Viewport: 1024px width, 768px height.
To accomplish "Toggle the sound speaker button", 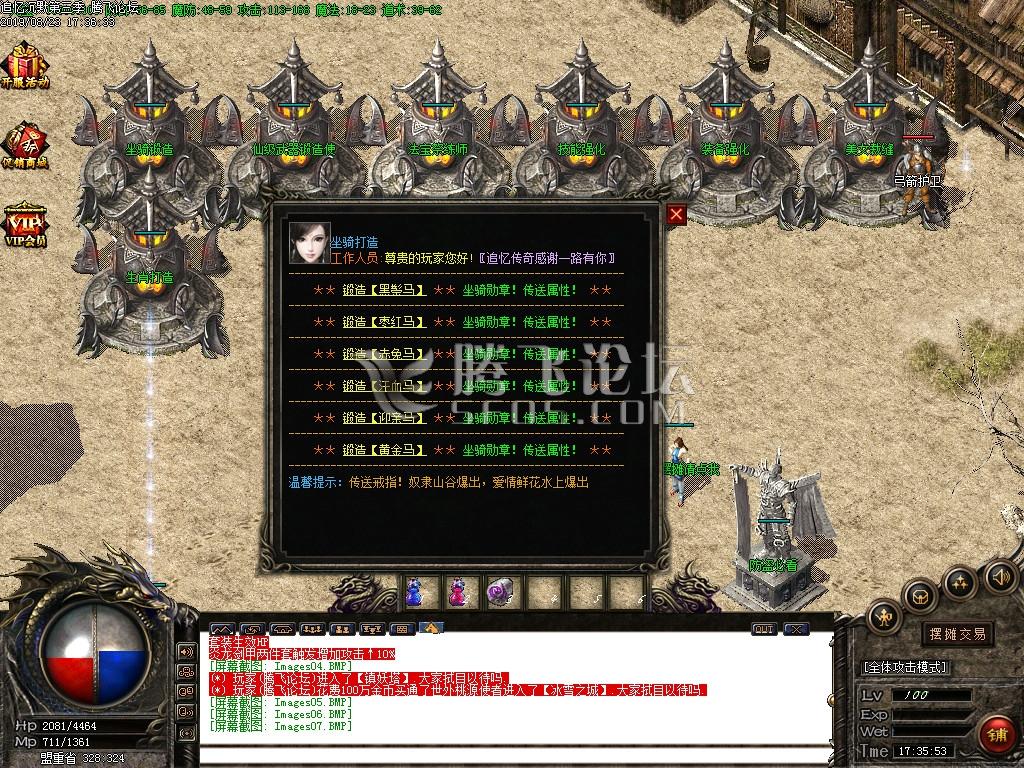I will tap(999, 576).
